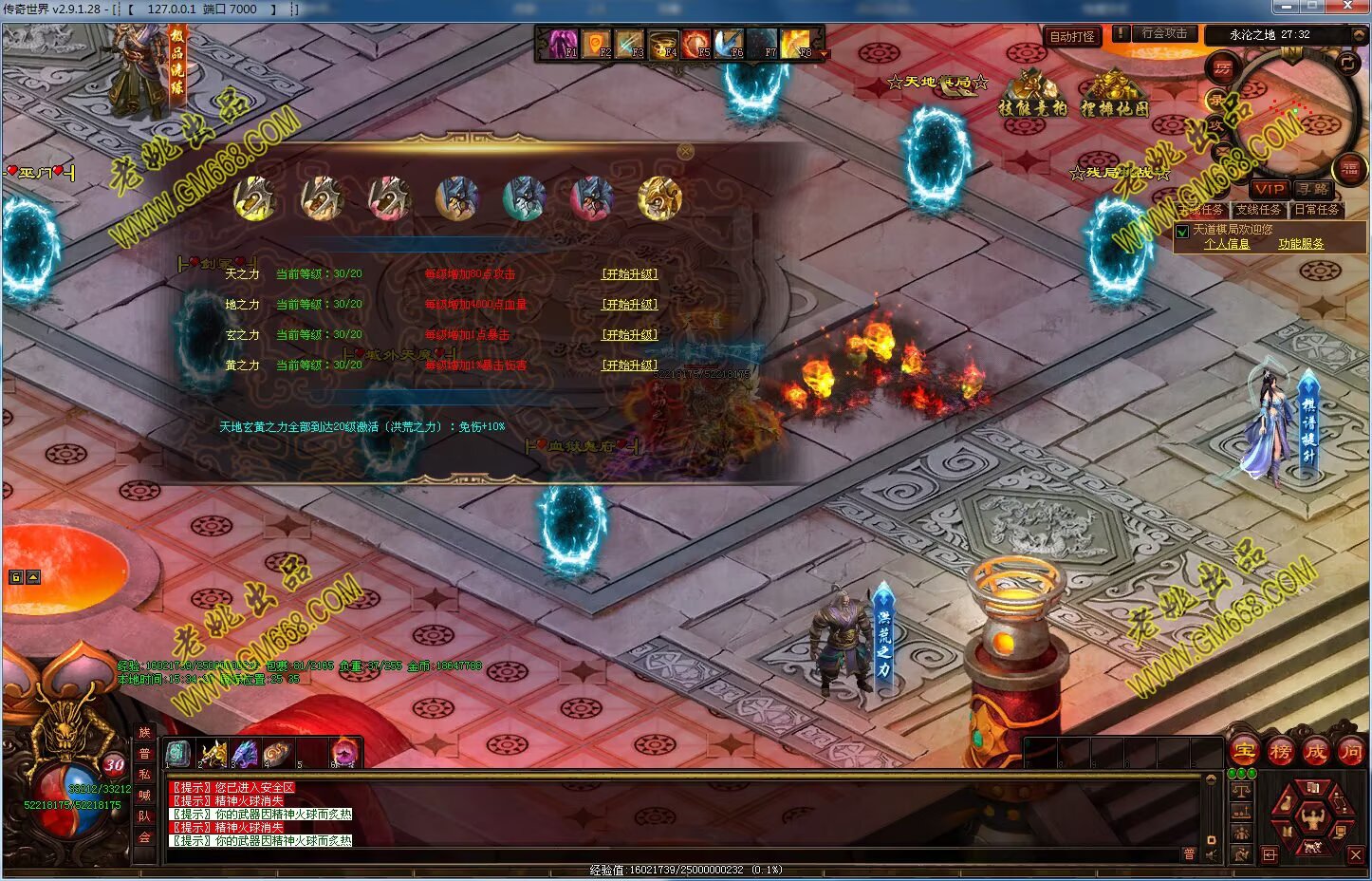Select the 队 team chat channel

pos(145,815)
